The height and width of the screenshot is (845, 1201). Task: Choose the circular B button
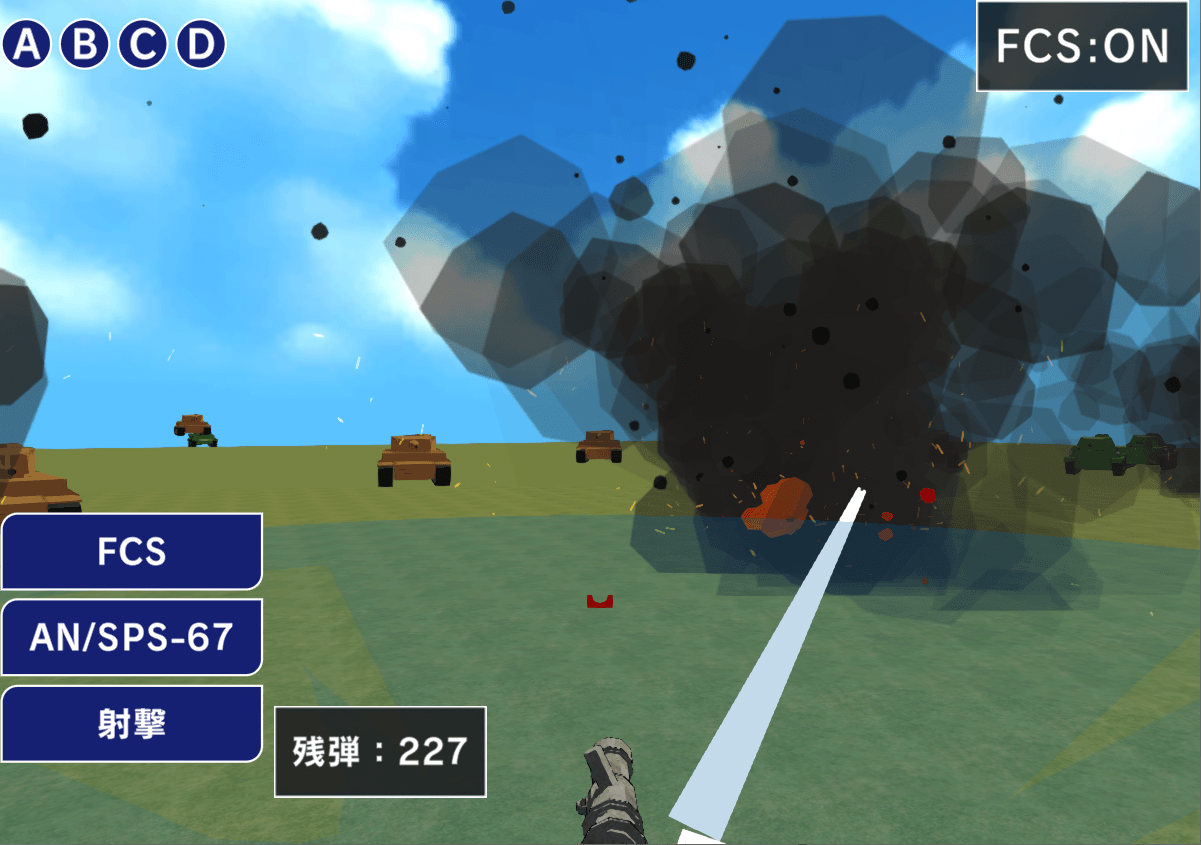point(85,44)
